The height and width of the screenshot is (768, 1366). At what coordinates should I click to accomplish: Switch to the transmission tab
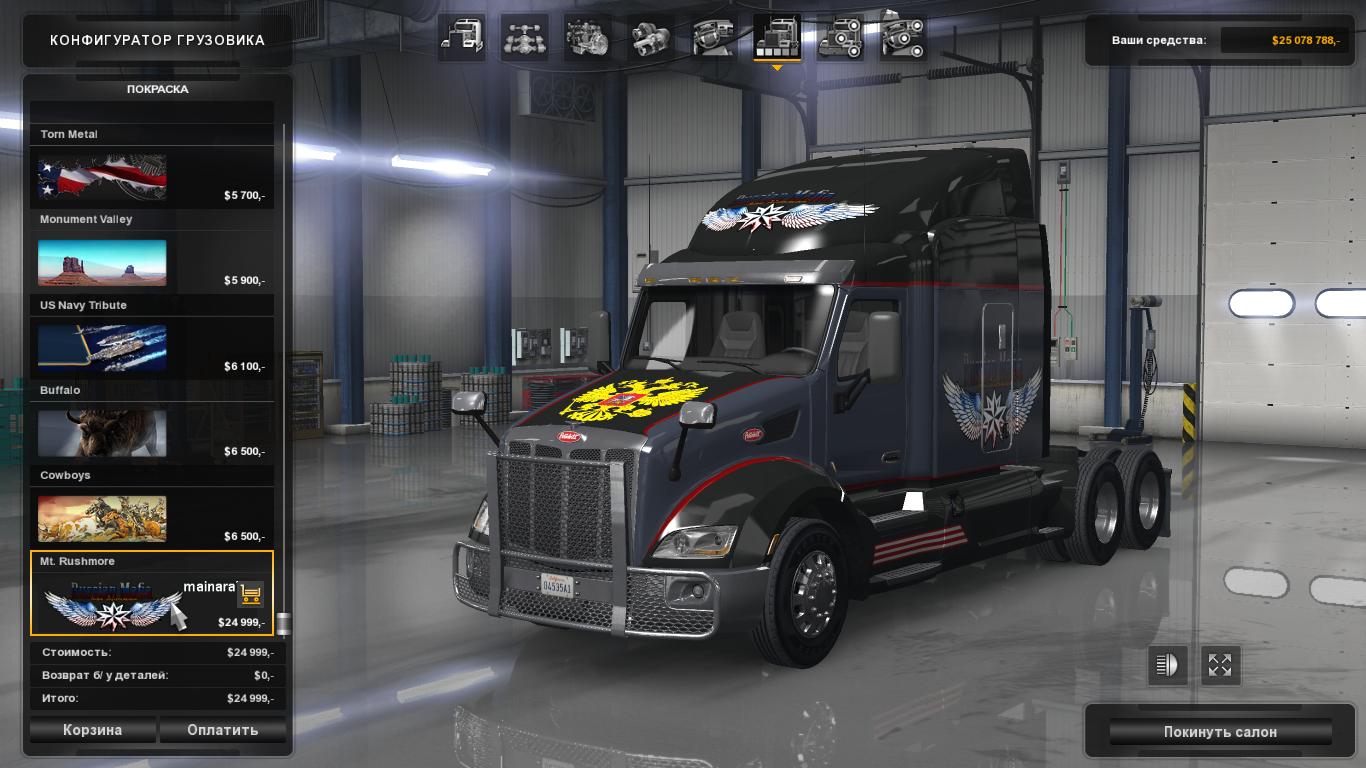[651, 38]
